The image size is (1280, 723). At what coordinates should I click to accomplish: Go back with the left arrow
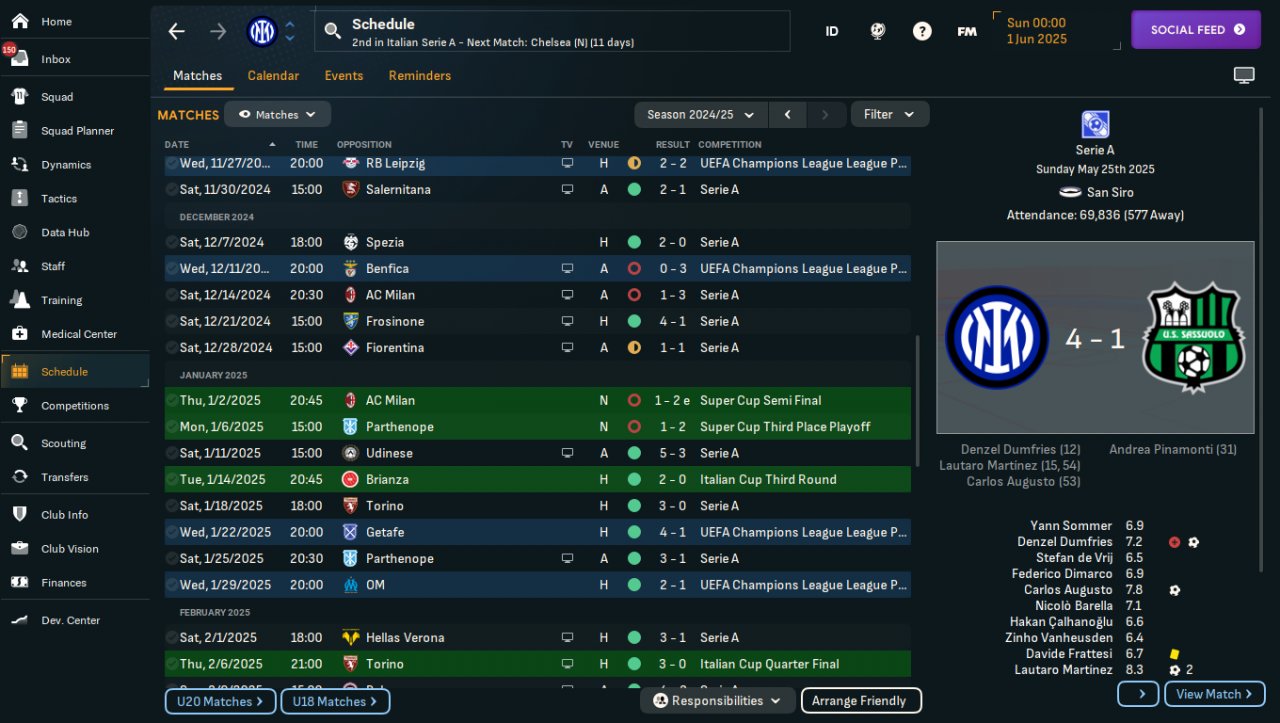click(x=177, y=31)
